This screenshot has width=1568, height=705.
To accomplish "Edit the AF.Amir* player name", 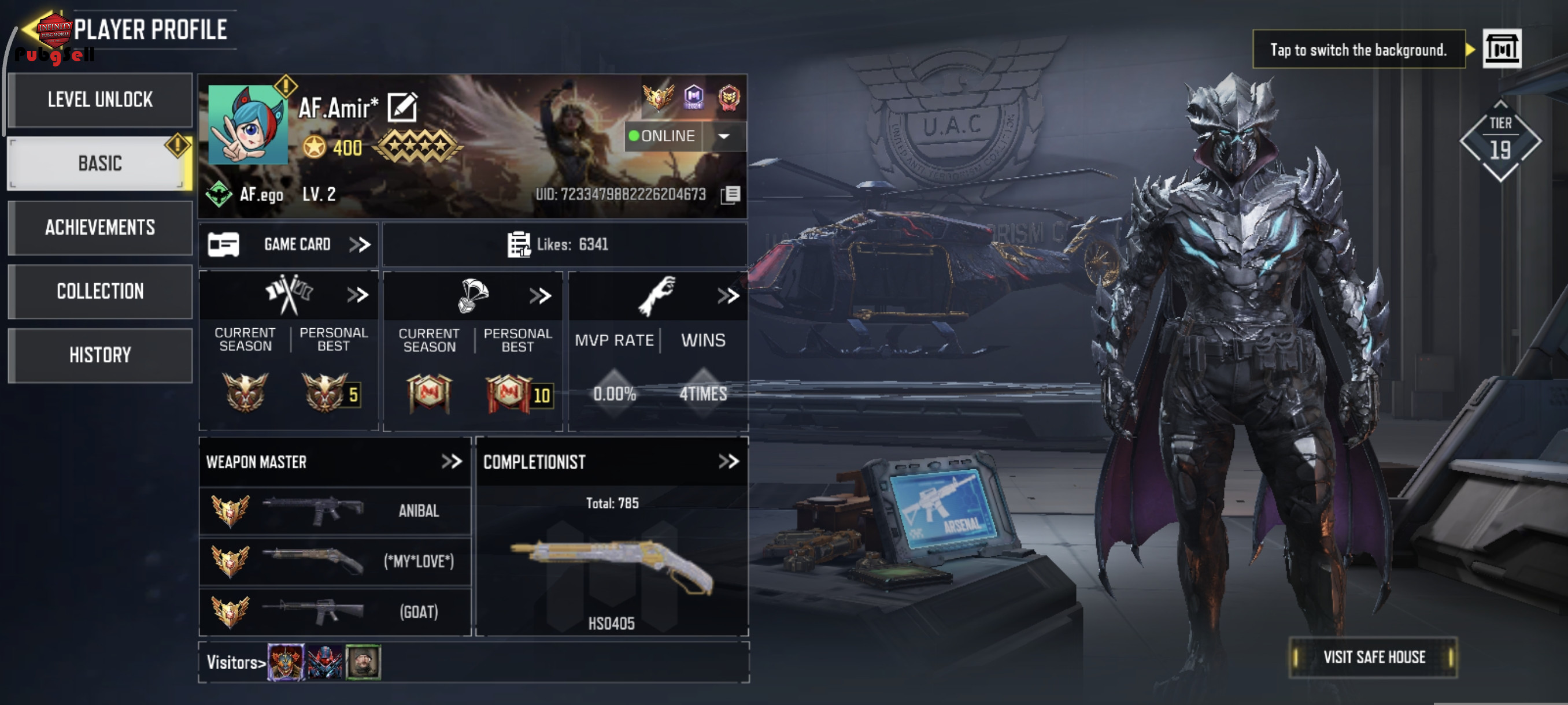I will (x=402, y=107).
